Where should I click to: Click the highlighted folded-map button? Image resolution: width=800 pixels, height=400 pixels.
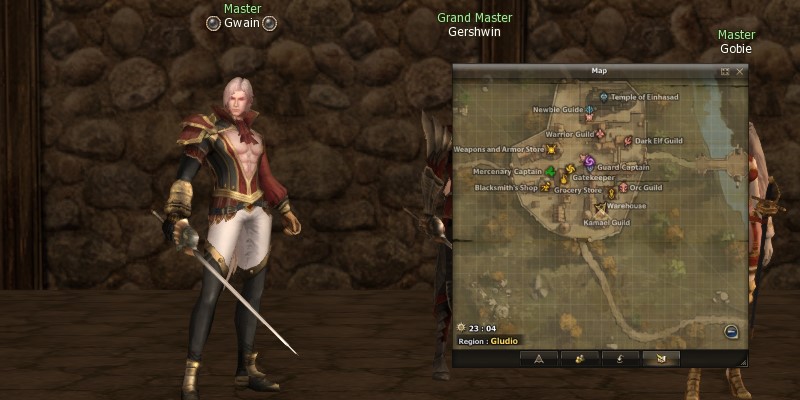click(659, 357)
